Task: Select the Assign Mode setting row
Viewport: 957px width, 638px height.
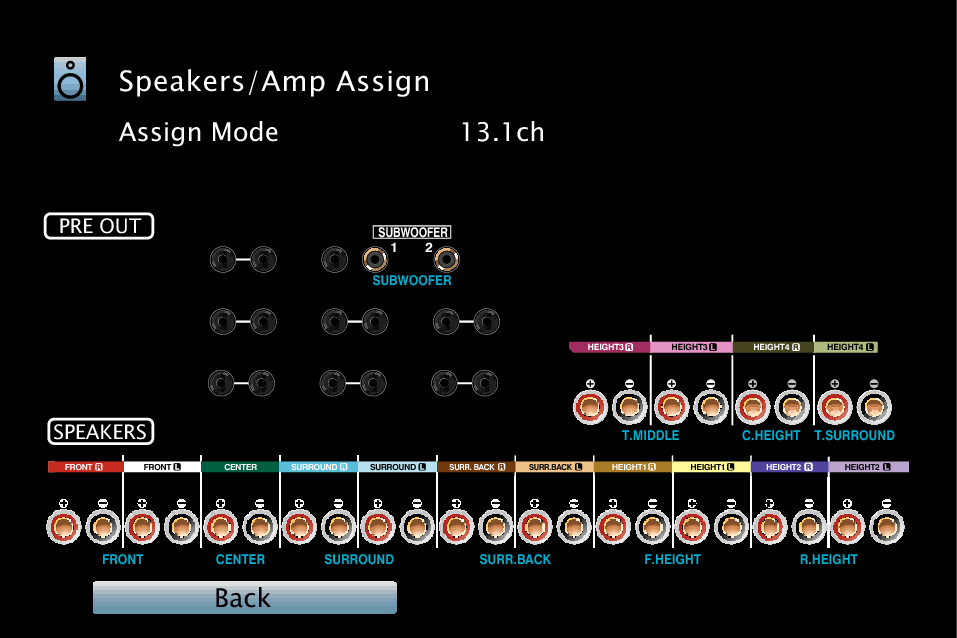Action: (199, 132)
